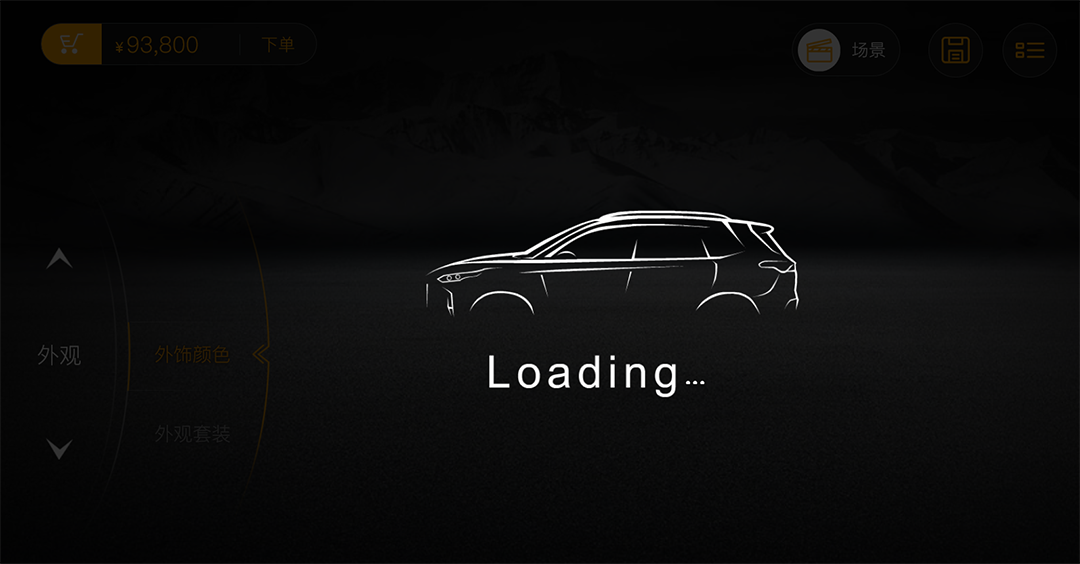Open the list menu icon
The image size is (1080, 564).
point(1029,50)
